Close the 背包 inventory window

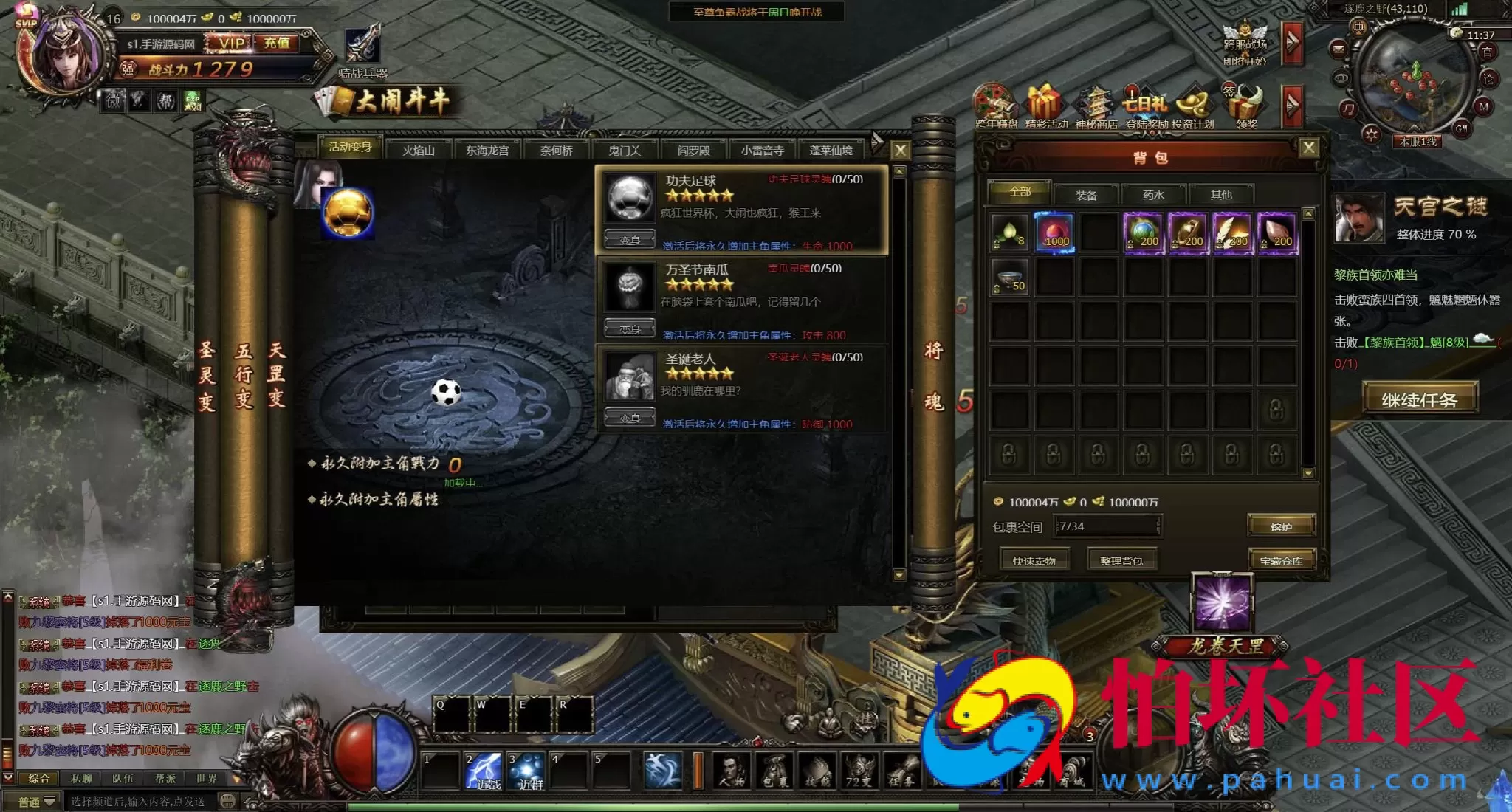coord(1309,148)
